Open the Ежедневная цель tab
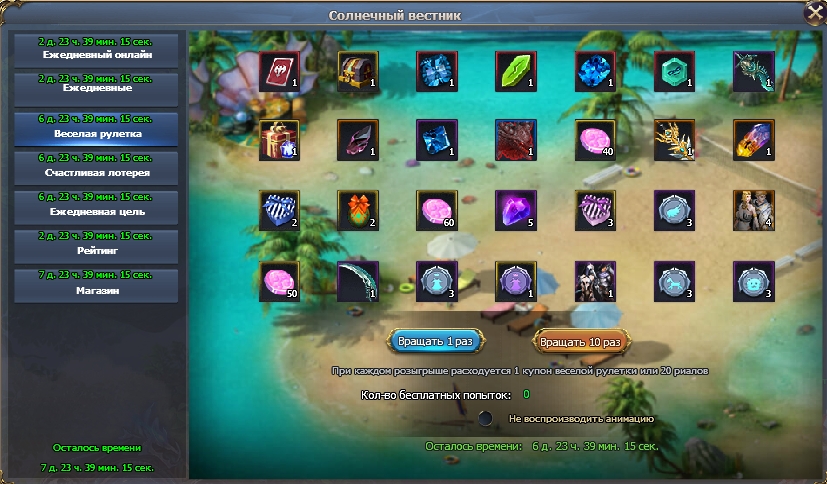827x484 pixels. pos(96,207)
